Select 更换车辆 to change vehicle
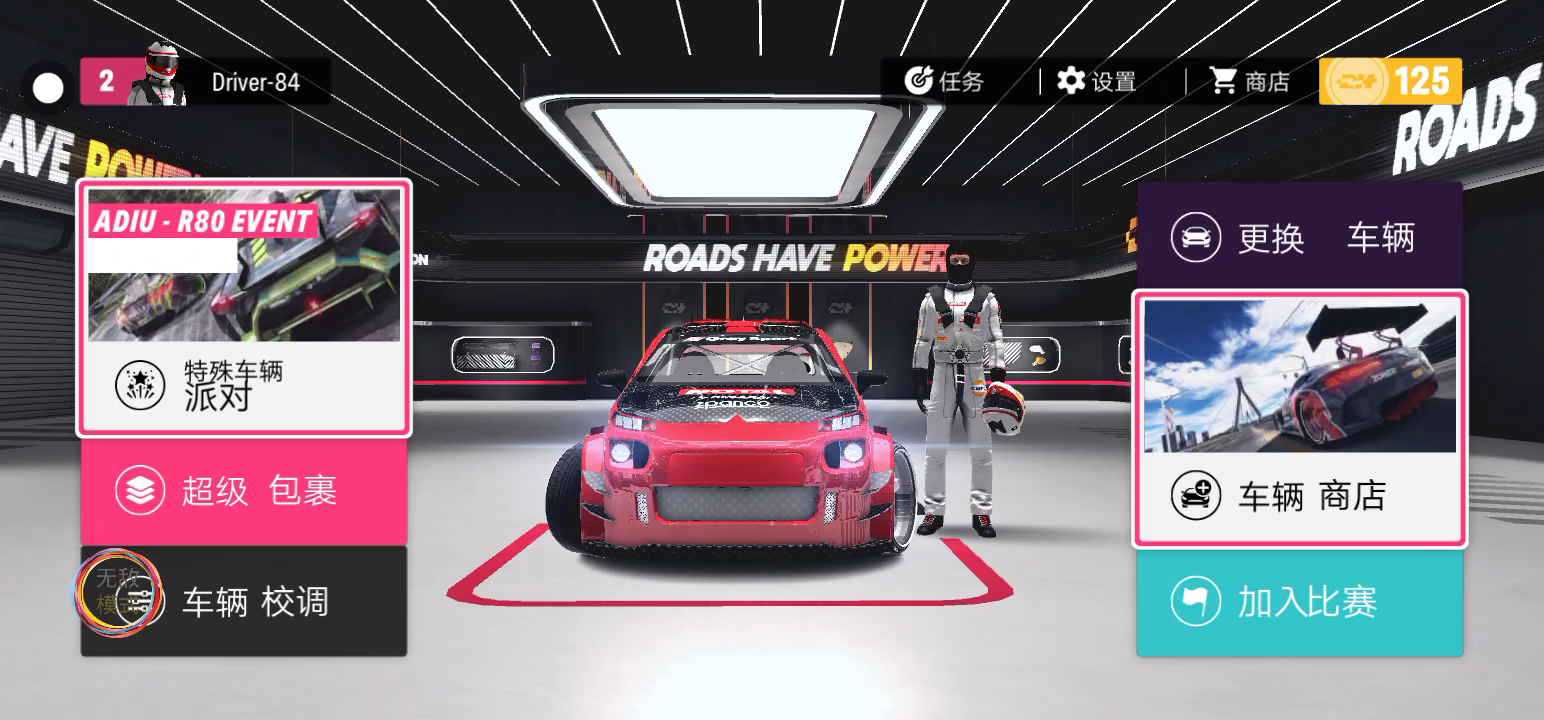 pyautogui.click(x=1299, y=238)
